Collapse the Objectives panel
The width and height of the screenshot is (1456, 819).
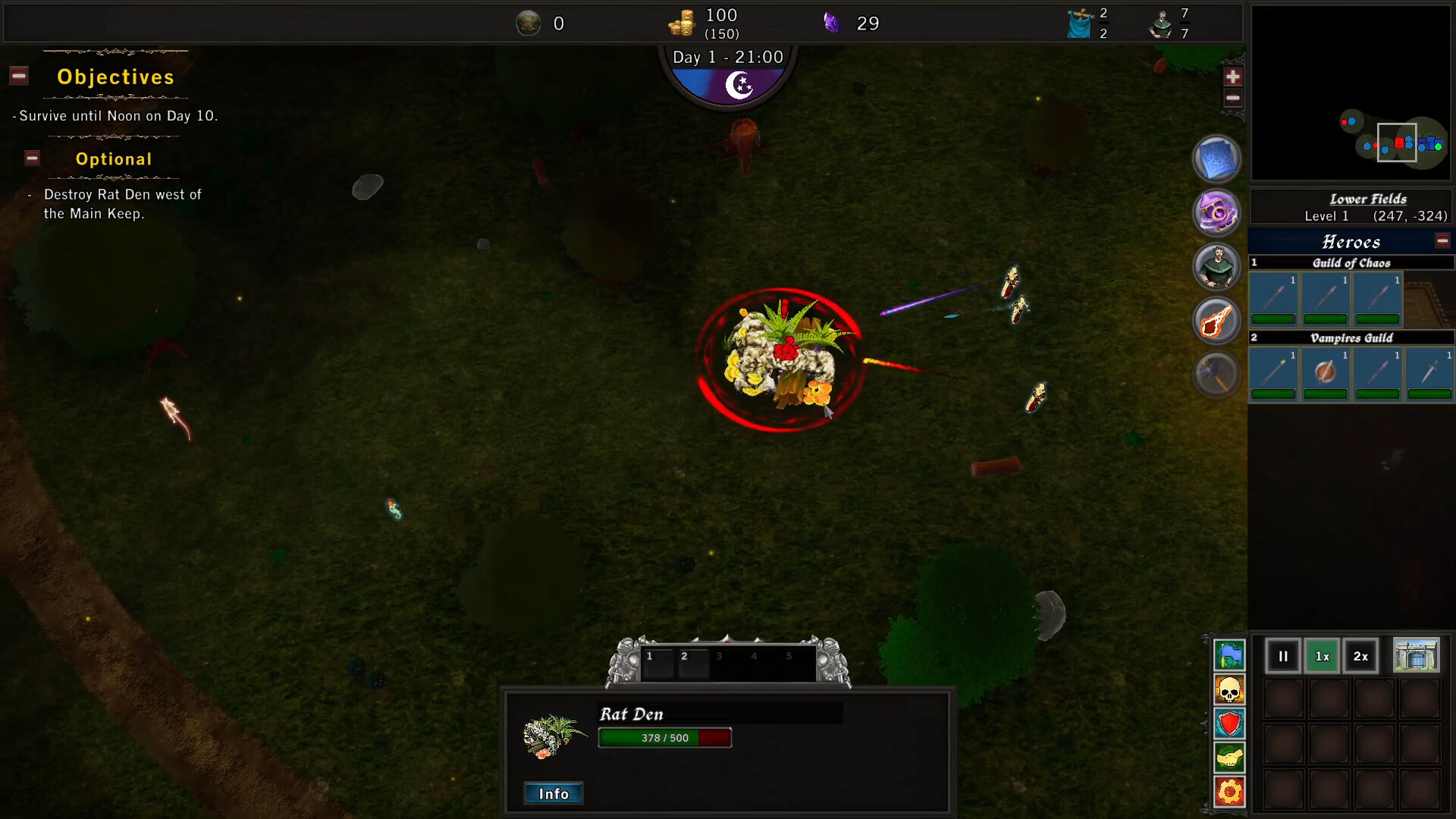(18, 75)
